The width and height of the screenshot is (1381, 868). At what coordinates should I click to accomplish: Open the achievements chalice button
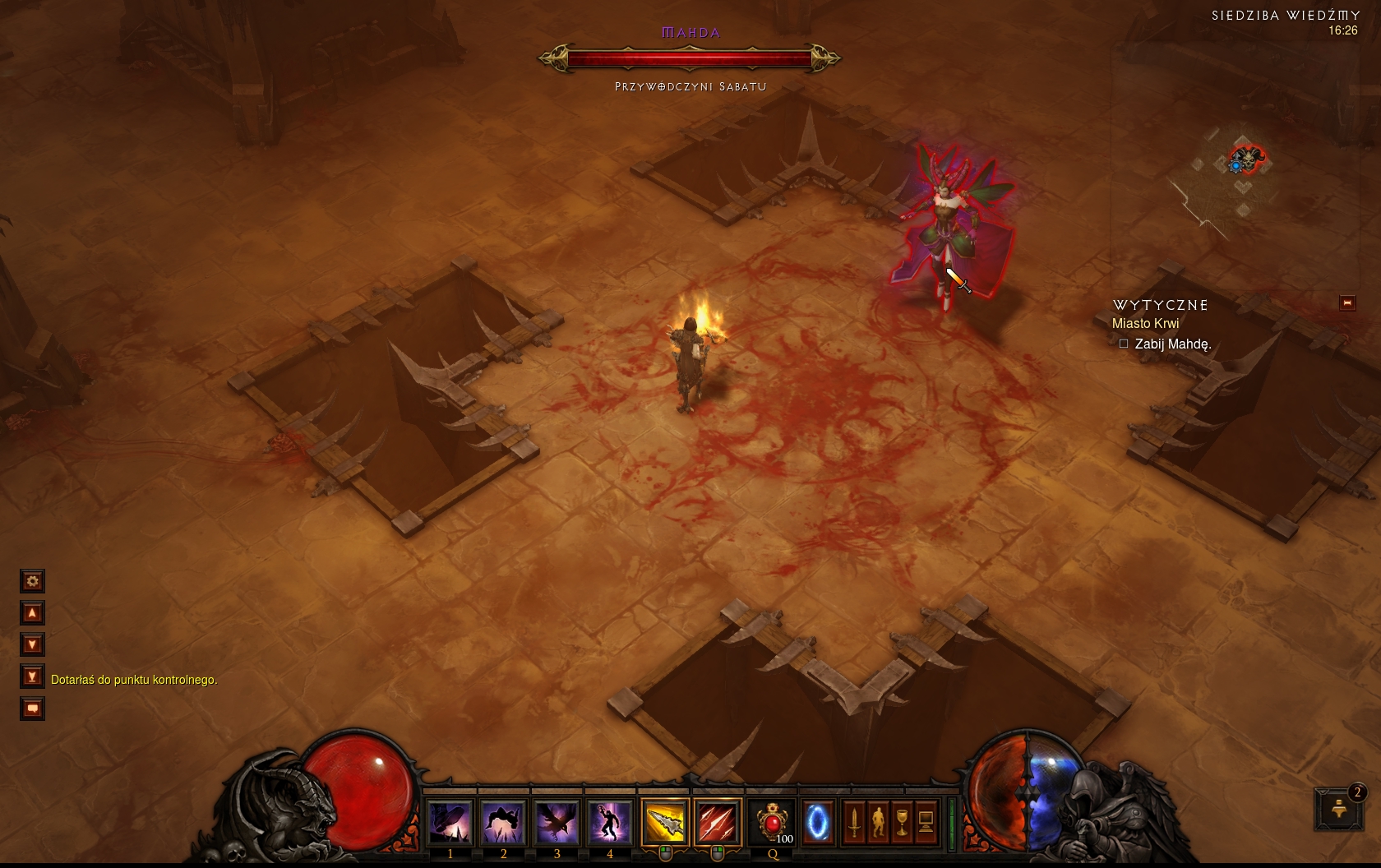point(902,821)
